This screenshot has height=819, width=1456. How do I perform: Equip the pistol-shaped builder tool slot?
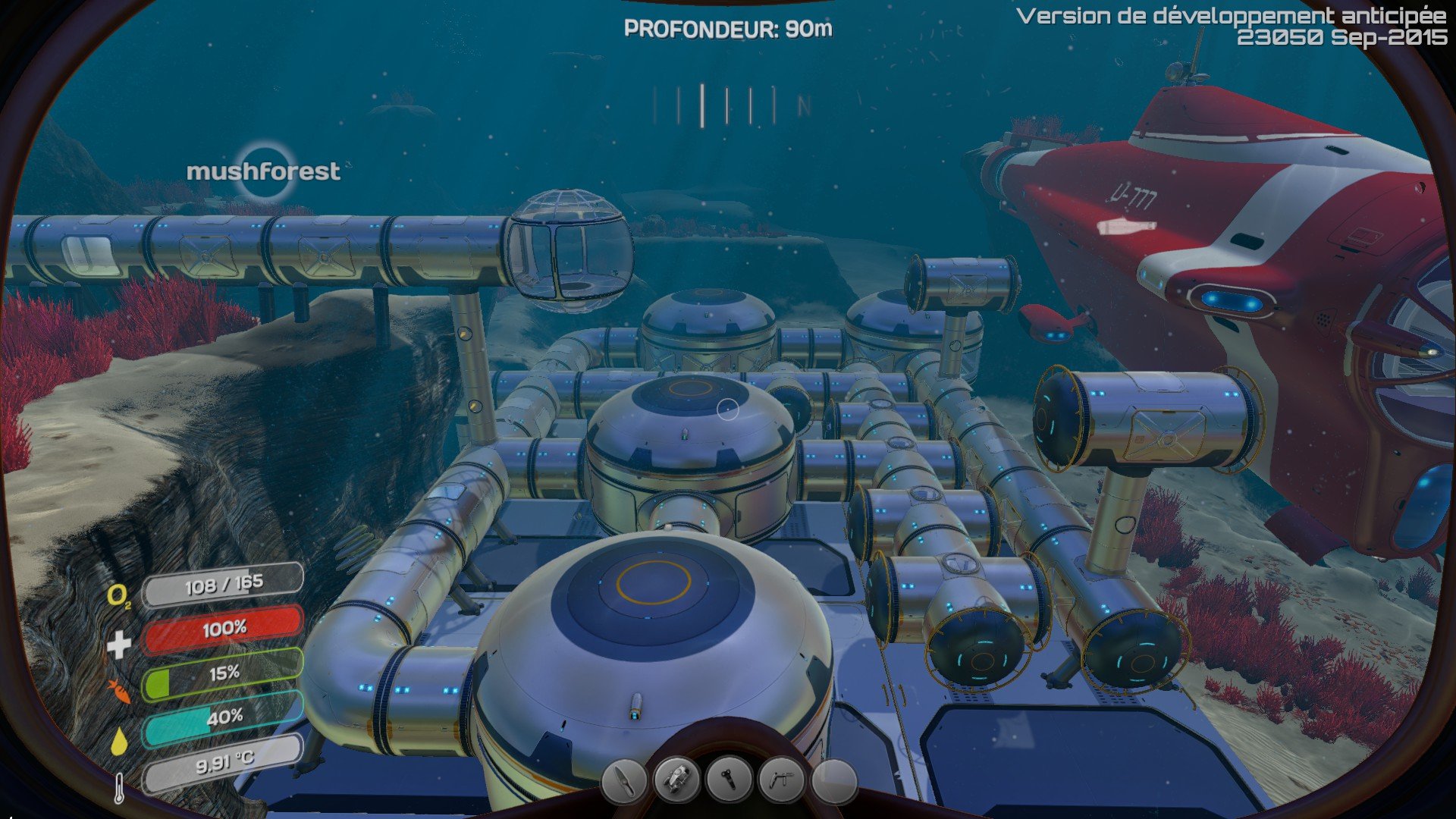pyautogui.click(x=781, y=780)
